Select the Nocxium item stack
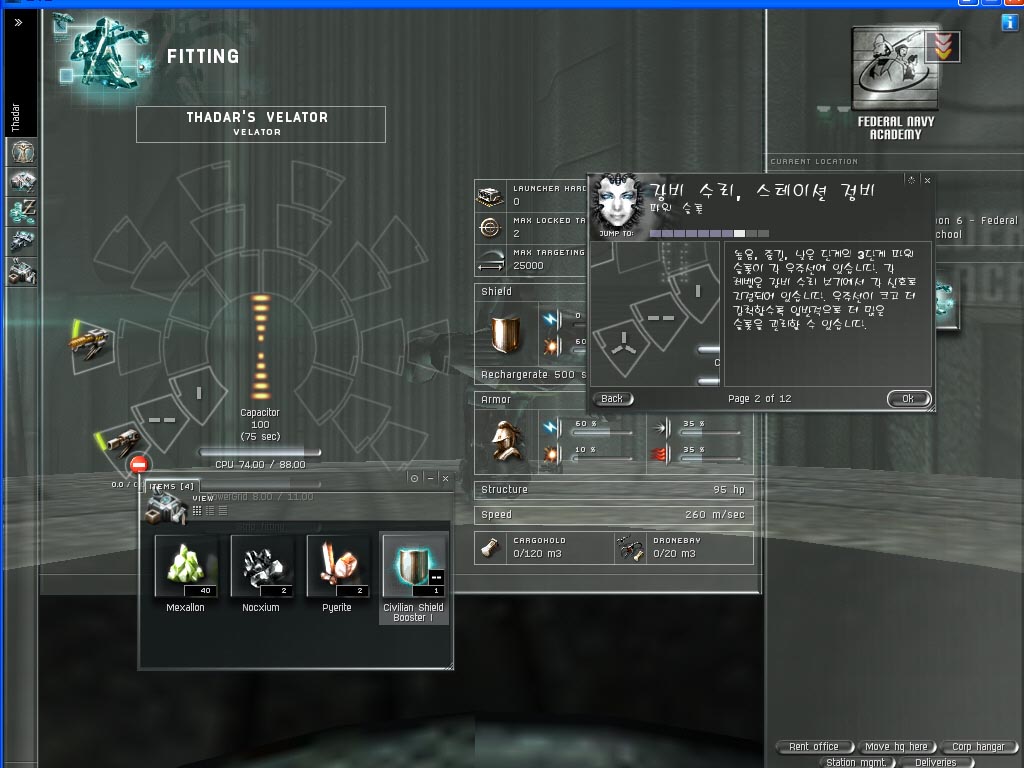The height and width of the screenshot is (768, 1024). click(261, 566)
